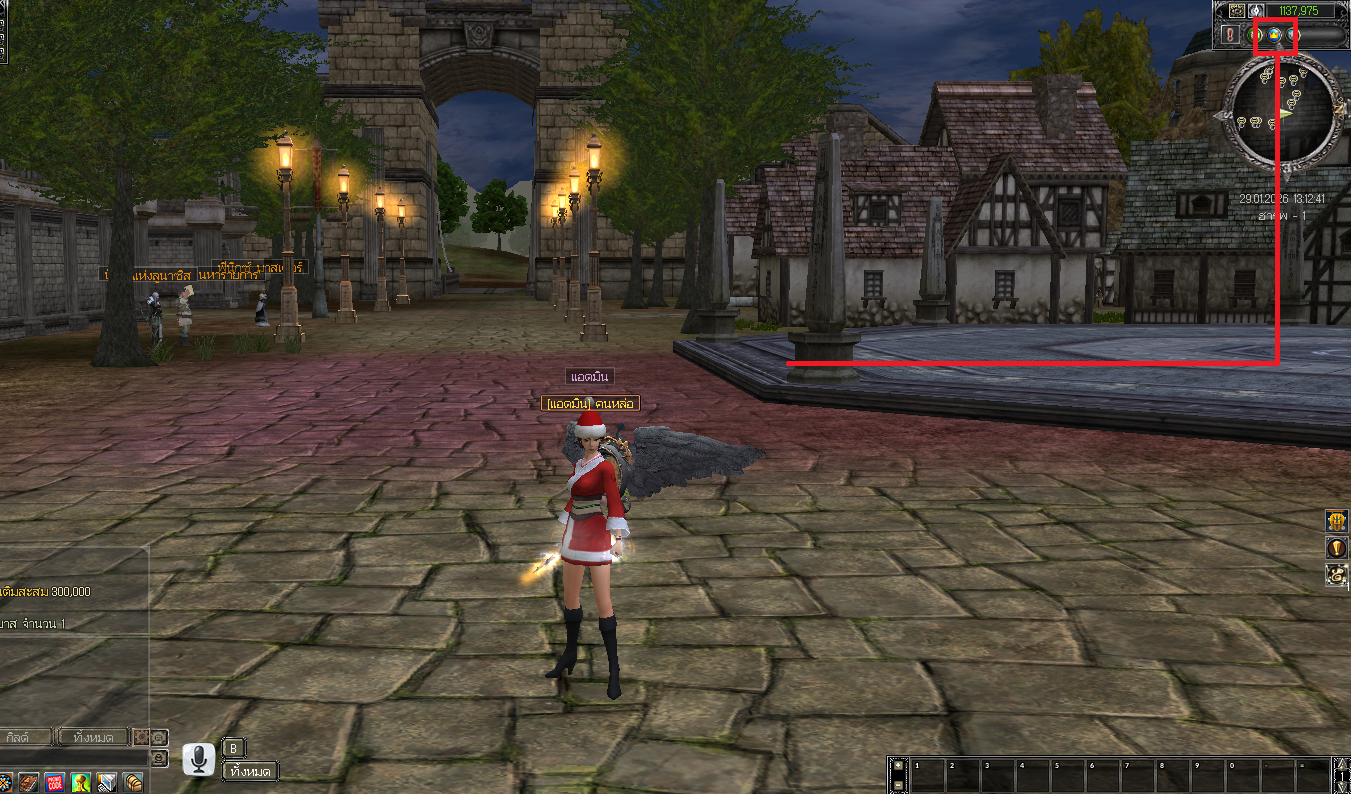Open the brown book icon

click(x=28, y=782)
